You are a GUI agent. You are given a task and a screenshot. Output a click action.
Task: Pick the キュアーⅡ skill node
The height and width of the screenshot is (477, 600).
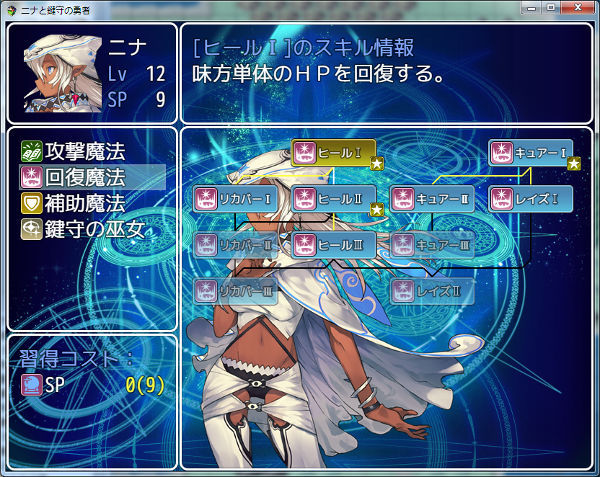[x=431, y=198]
